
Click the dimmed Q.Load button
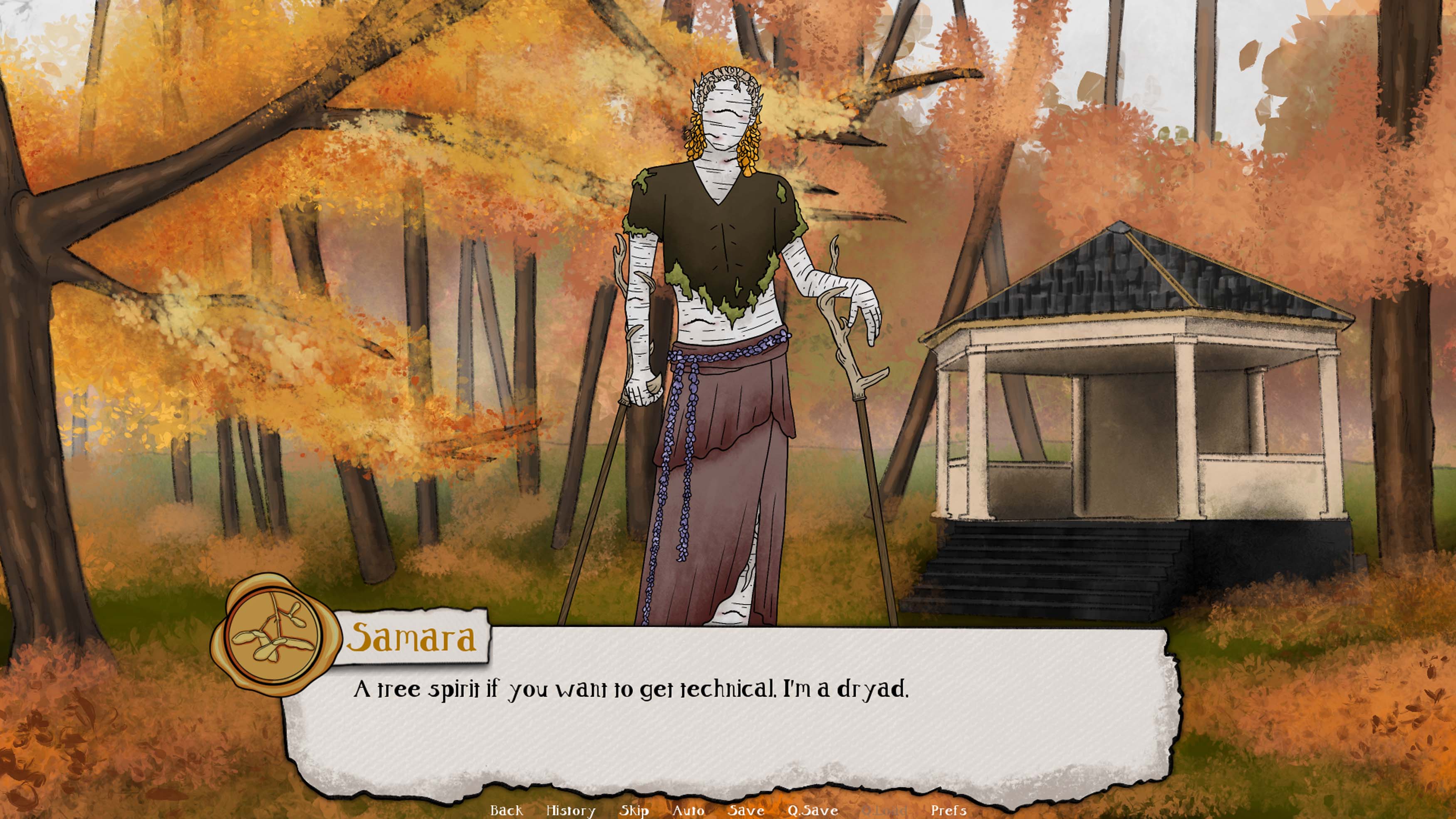pyautogui.click(x=884, y=810)
